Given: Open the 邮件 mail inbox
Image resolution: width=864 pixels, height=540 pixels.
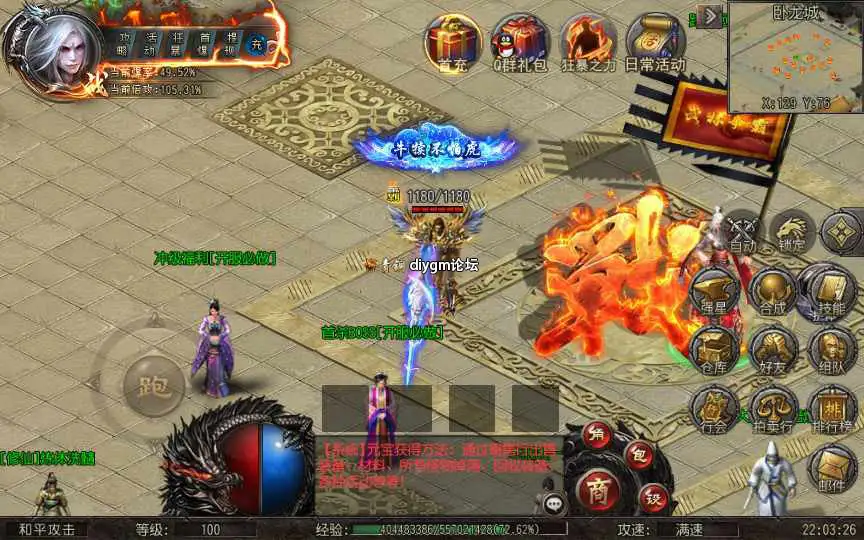Looking at the screenshot, I should tap(829, 469).
